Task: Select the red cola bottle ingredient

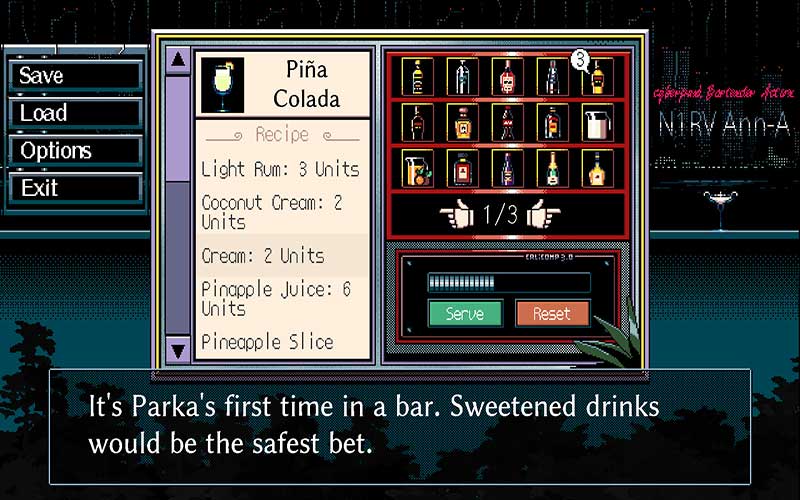Action: coord(507,123)
